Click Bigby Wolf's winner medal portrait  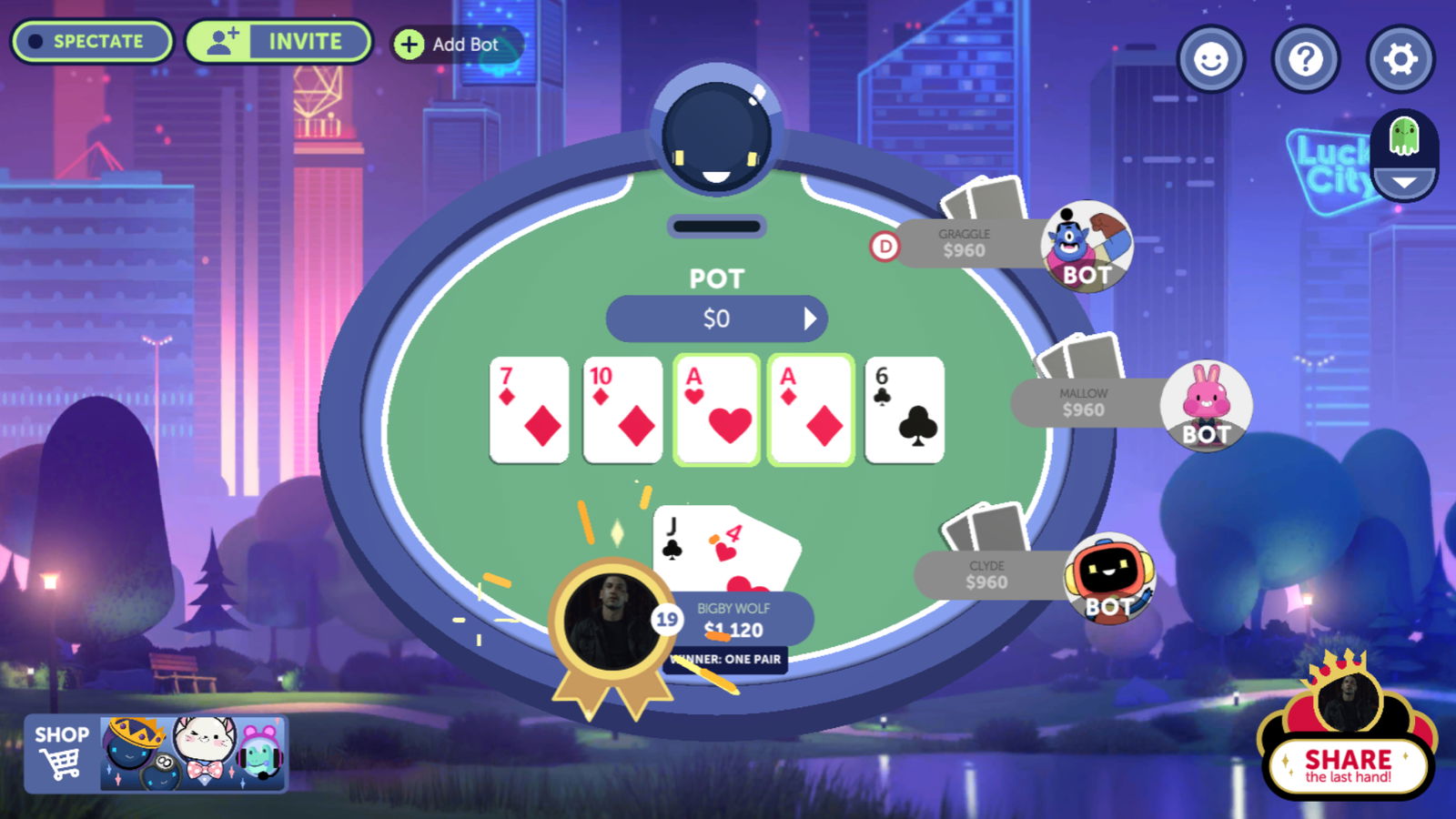(x=612, y=617)
